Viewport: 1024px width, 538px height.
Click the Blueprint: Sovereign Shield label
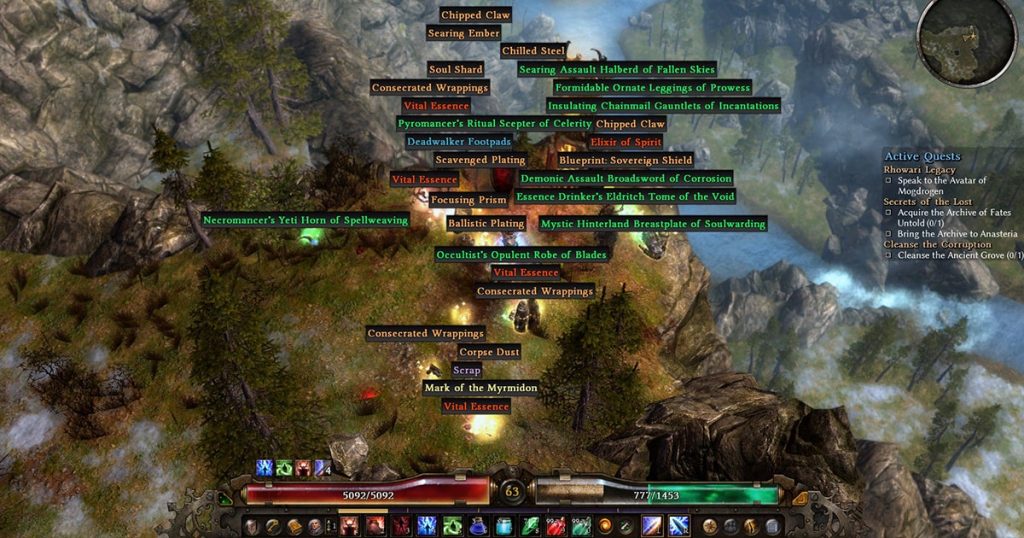[625, 160]
